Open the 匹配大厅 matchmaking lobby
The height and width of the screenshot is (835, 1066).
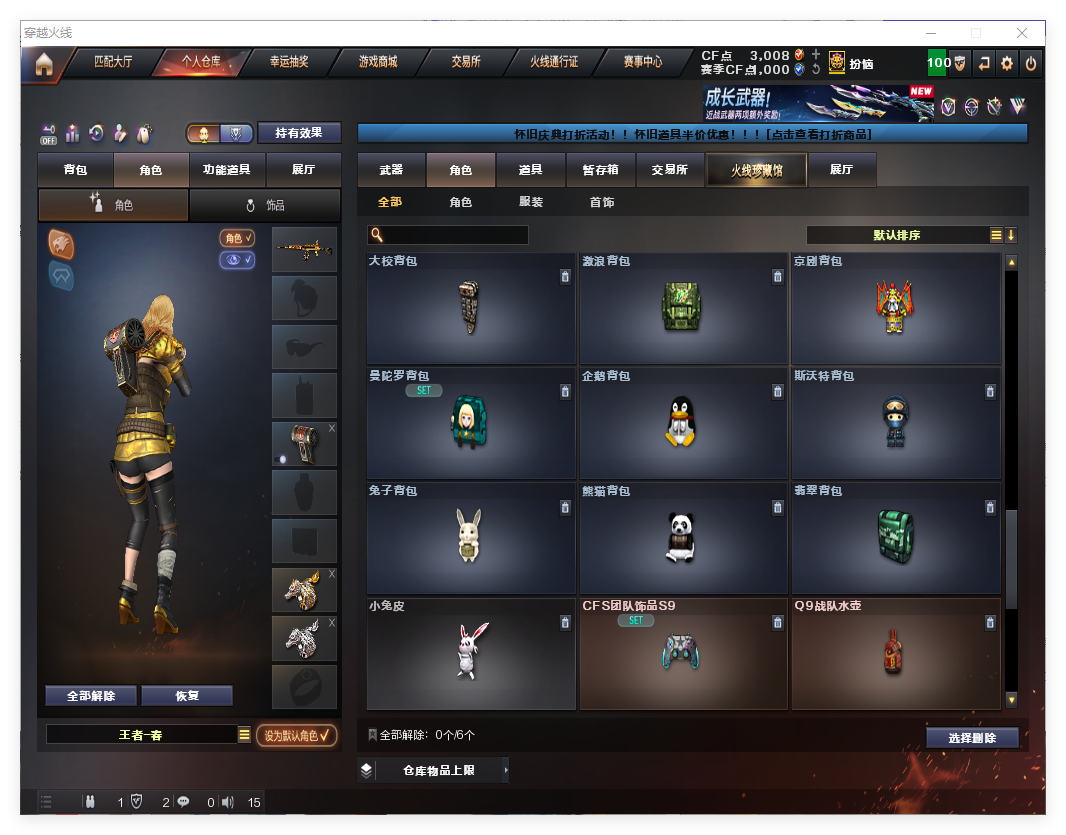point(113,62)
